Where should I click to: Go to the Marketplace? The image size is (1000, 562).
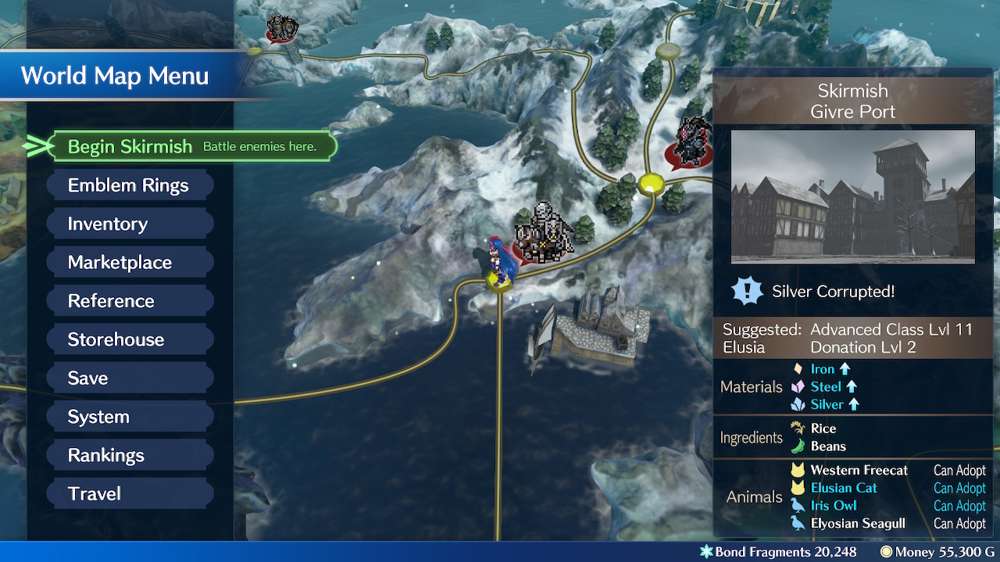pos(128,263)
